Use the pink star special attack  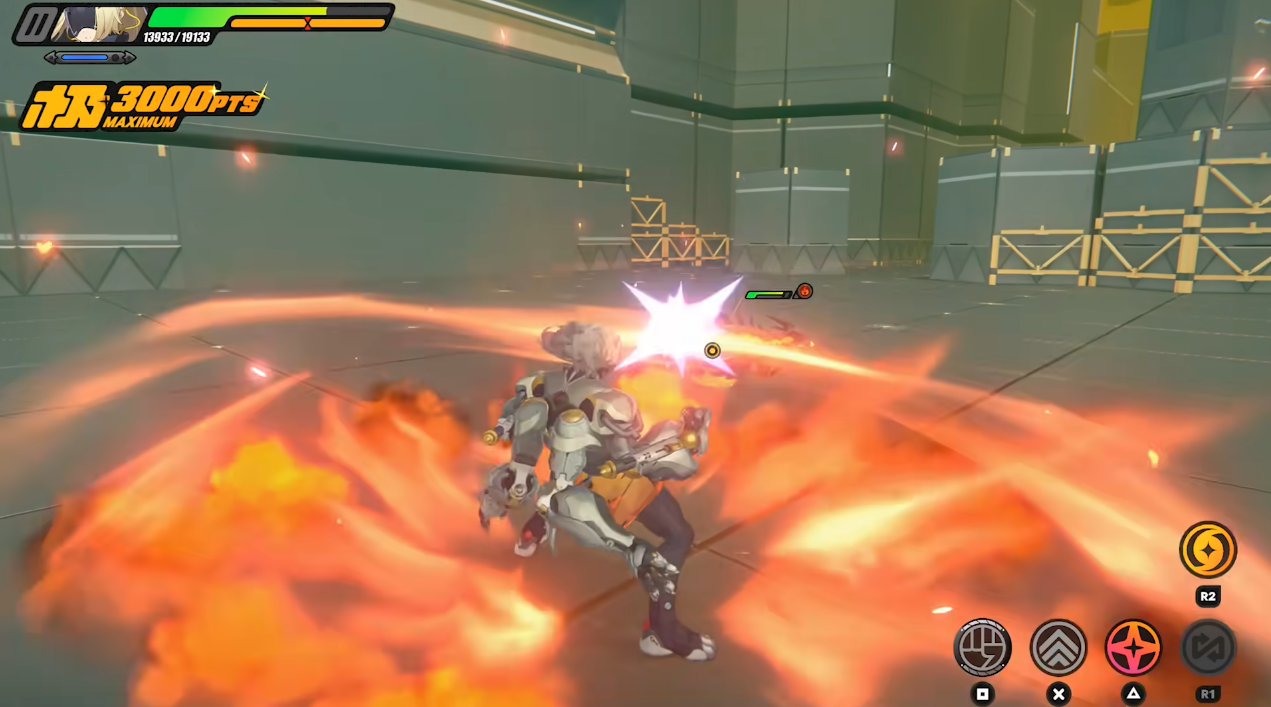click(x=1133, y=647)
